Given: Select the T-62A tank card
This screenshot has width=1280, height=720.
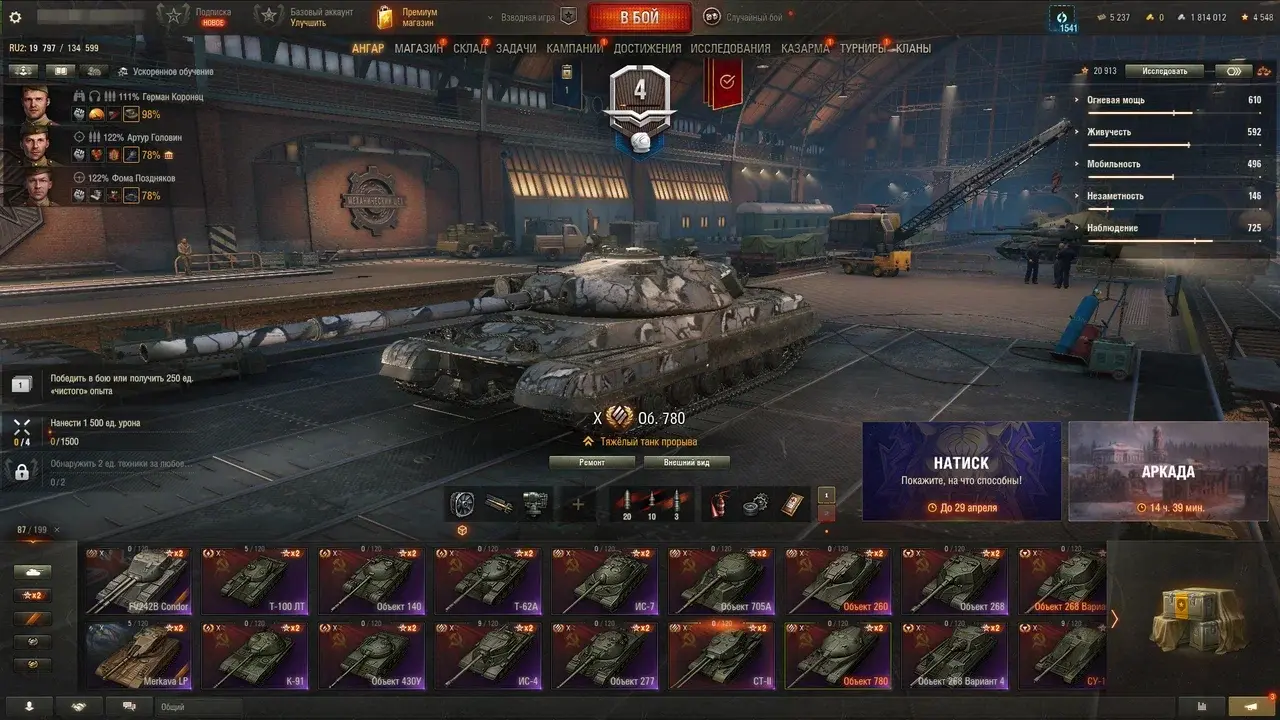Looking at the screenshot, I should click(x=488, y=580).
